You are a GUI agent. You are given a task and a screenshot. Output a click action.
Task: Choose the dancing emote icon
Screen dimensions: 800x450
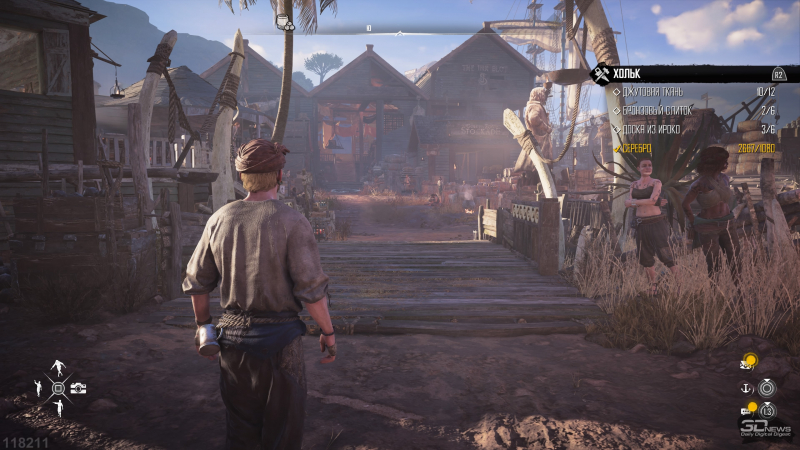[x=59, y=367]
